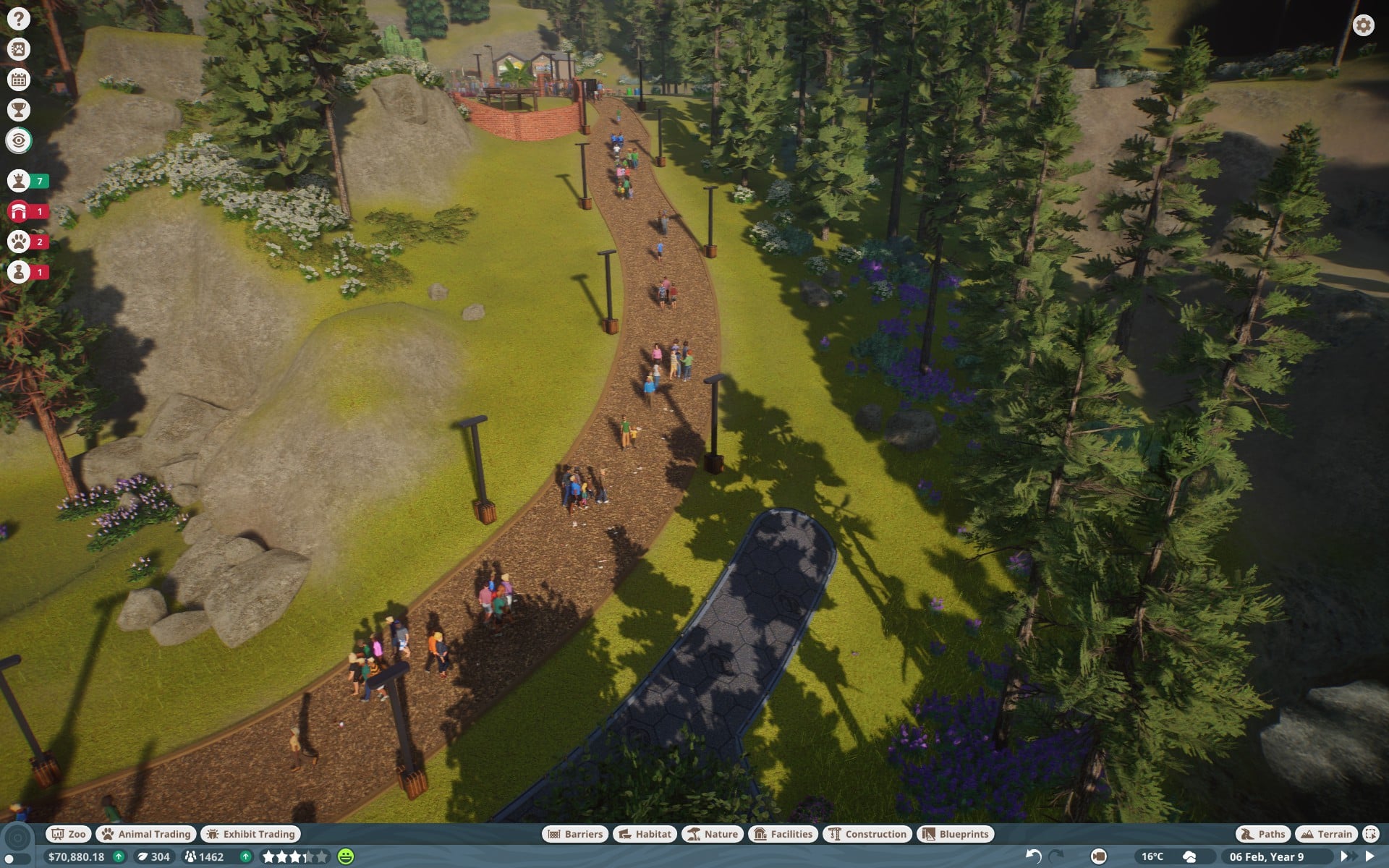Open Animal Trading market
Screen dimensions: 1389x868
pos(146,834)
